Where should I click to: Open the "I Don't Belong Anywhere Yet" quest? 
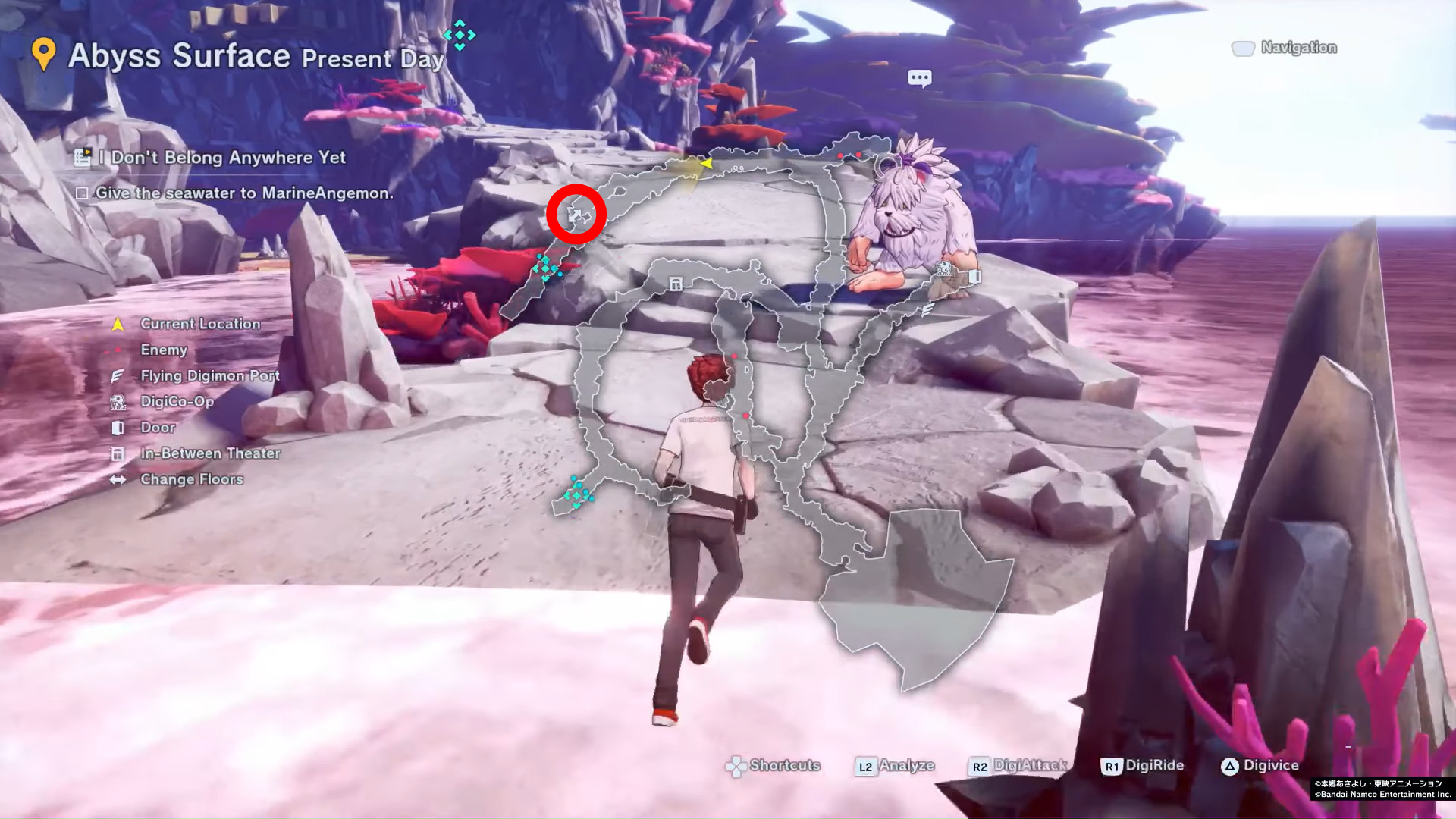tap(227, 158)
